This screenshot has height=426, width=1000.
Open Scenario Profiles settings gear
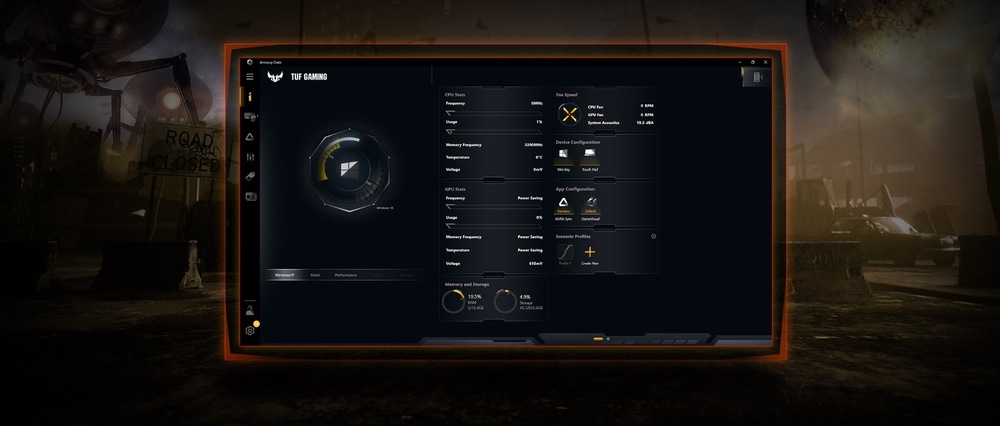coord(653,236)
